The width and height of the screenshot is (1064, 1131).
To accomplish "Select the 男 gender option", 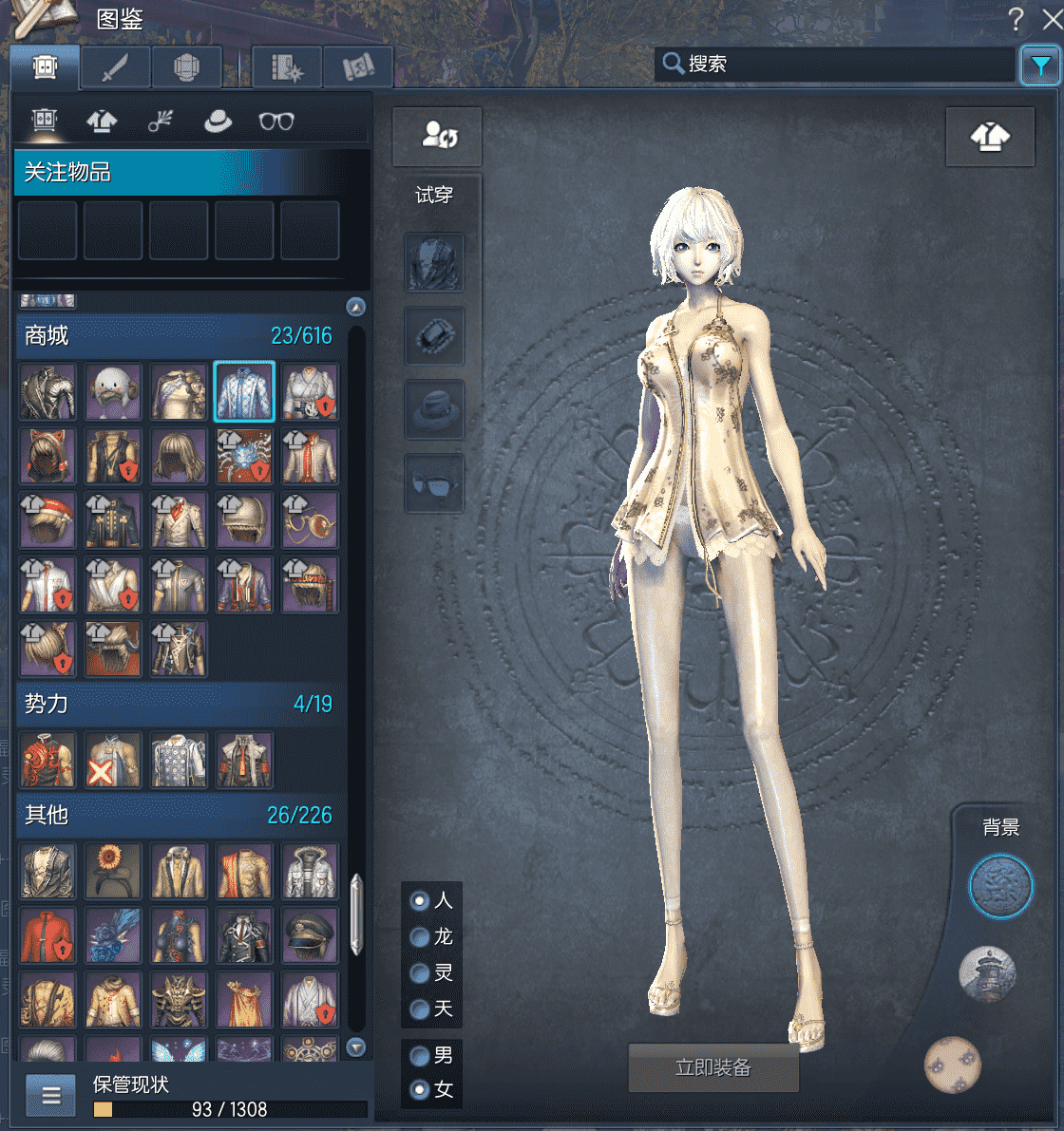I will tap(420, 1055).
